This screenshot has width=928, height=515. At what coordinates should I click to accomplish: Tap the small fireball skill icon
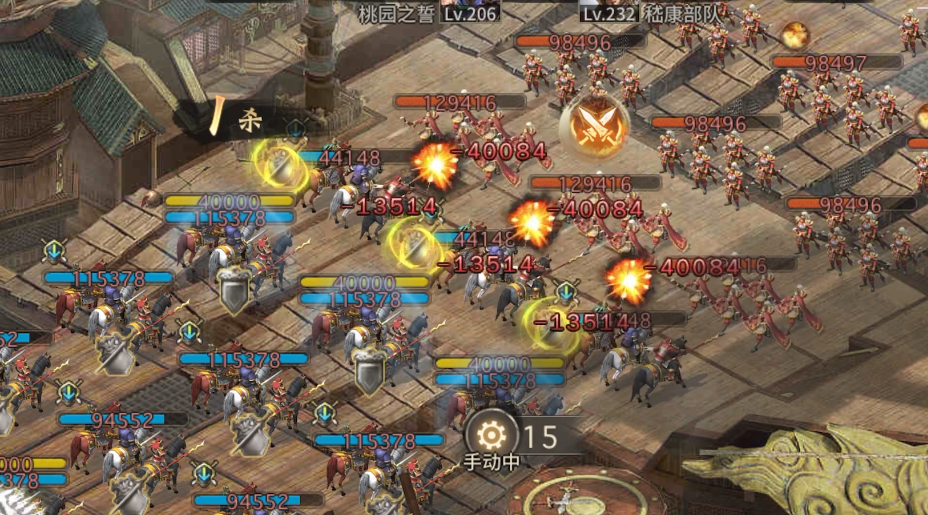(x=796, y=36)
